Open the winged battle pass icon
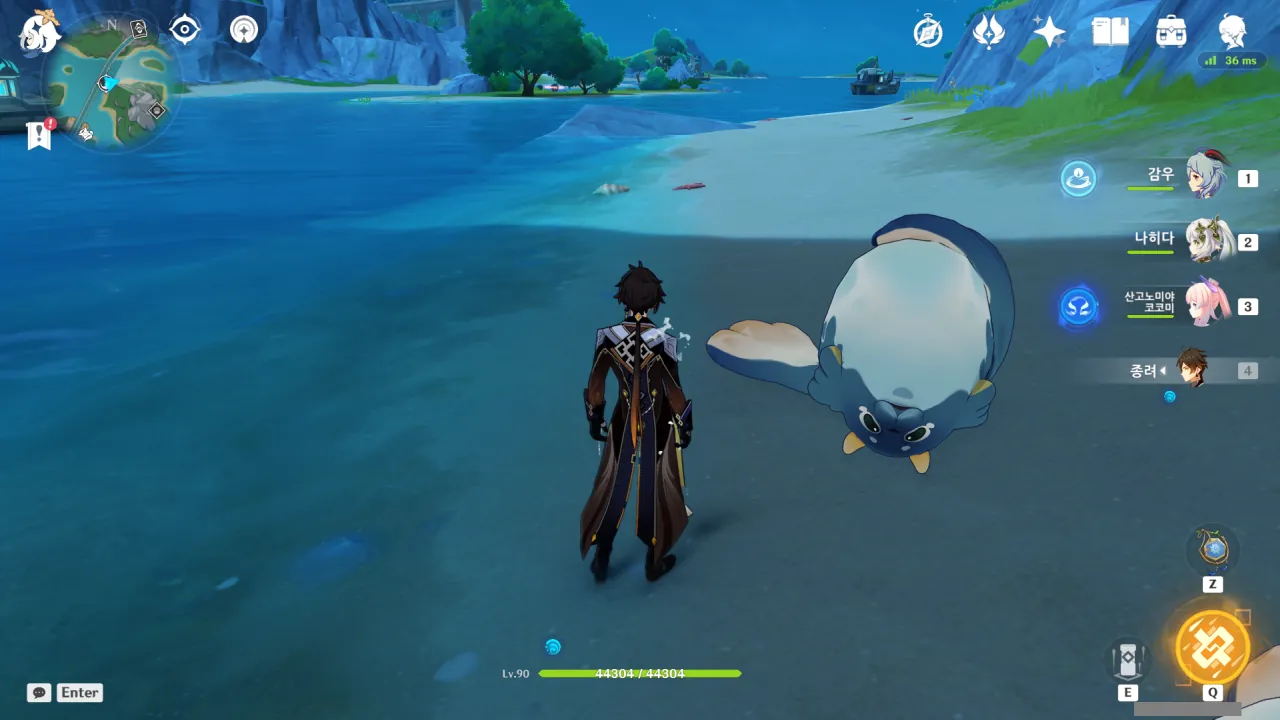This screenshot has height=720, width=1280. pyautogui.click(x=988, y=32)
